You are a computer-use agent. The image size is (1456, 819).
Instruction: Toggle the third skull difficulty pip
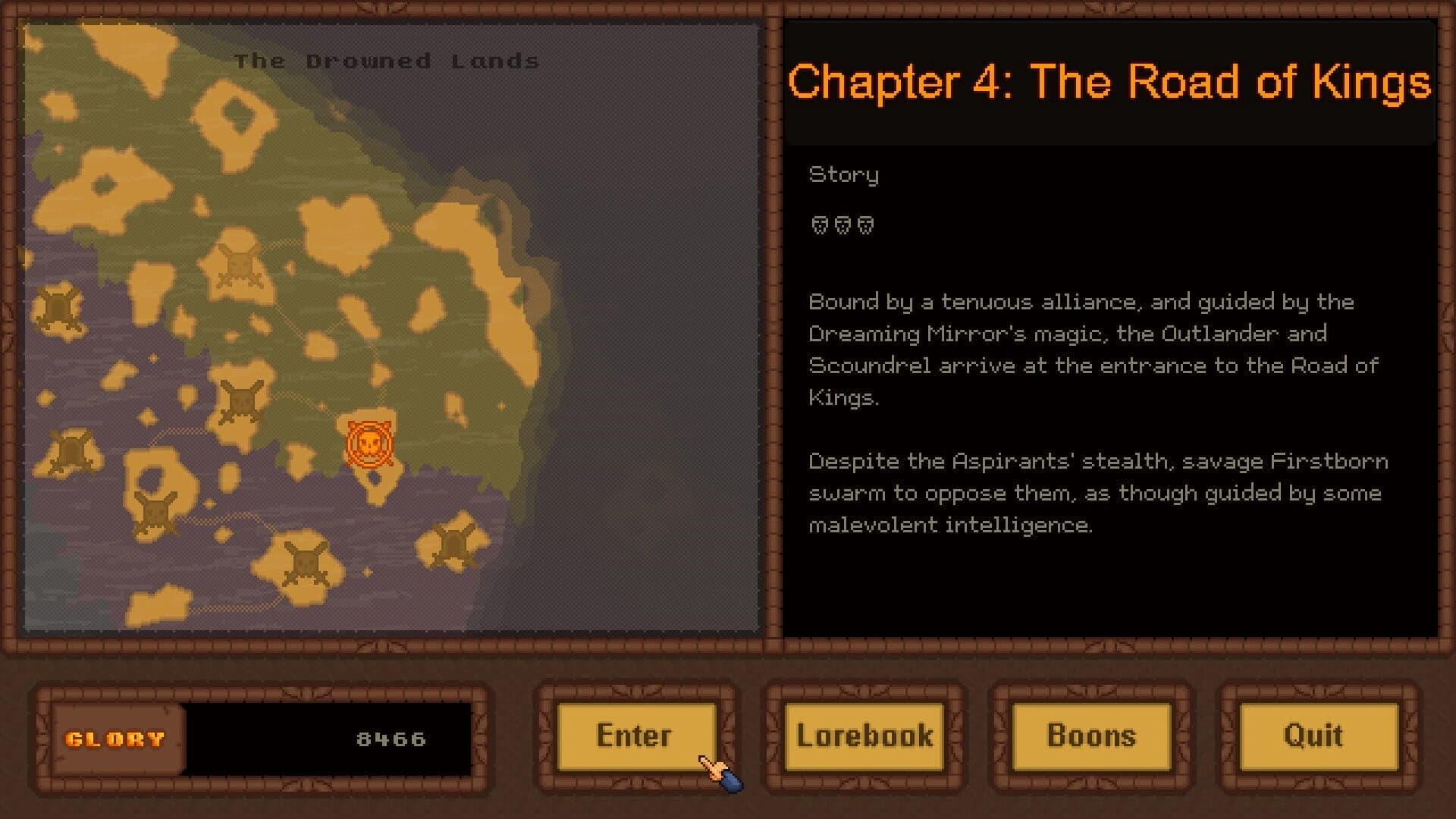864,224
